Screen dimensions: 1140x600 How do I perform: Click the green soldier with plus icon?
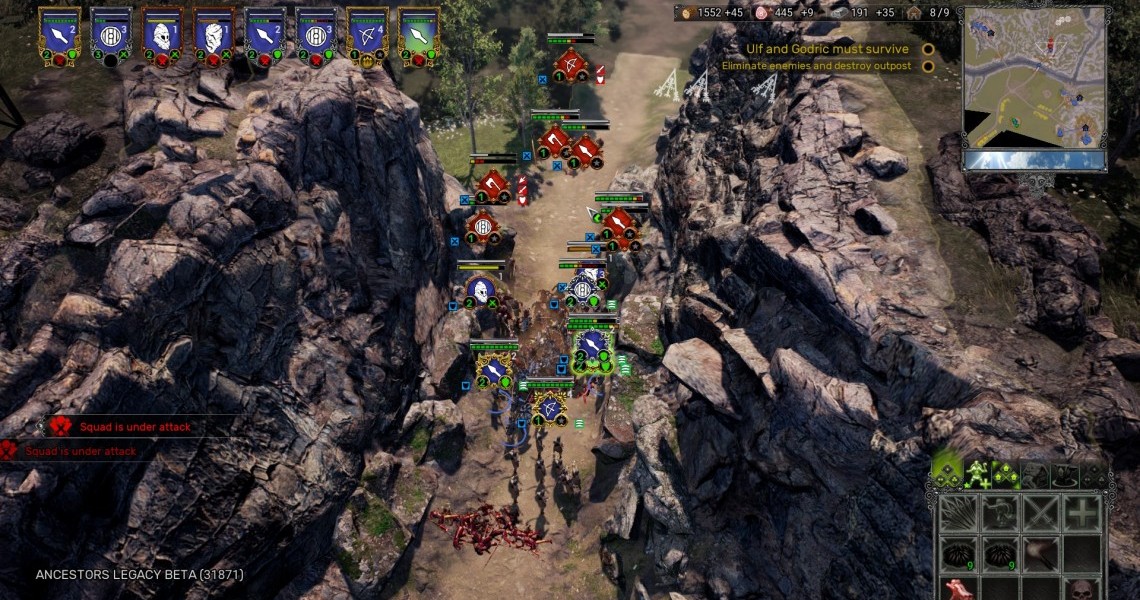[976, 473]
